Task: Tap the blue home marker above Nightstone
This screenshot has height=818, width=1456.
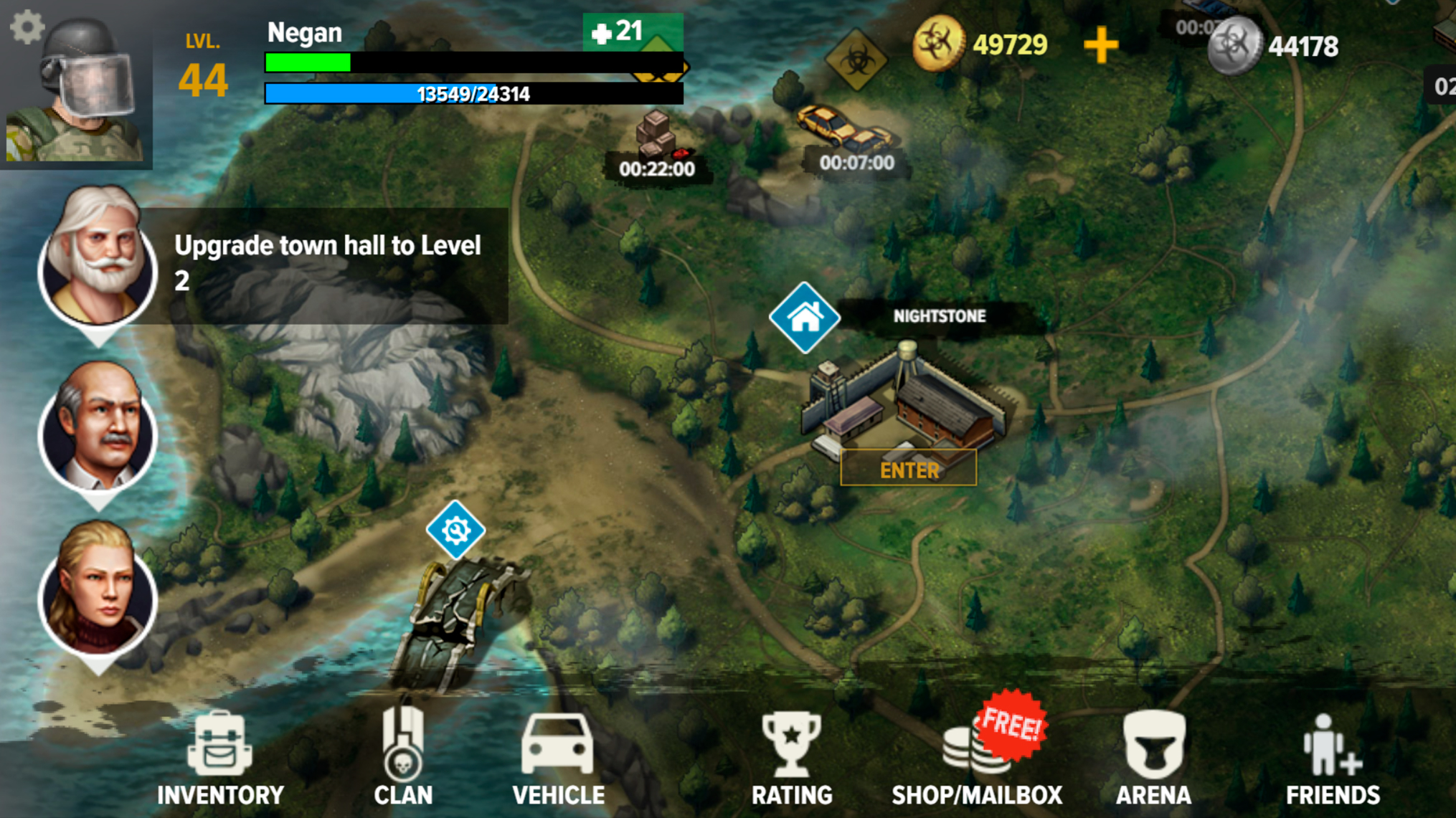Action: (x=806, y=317)
